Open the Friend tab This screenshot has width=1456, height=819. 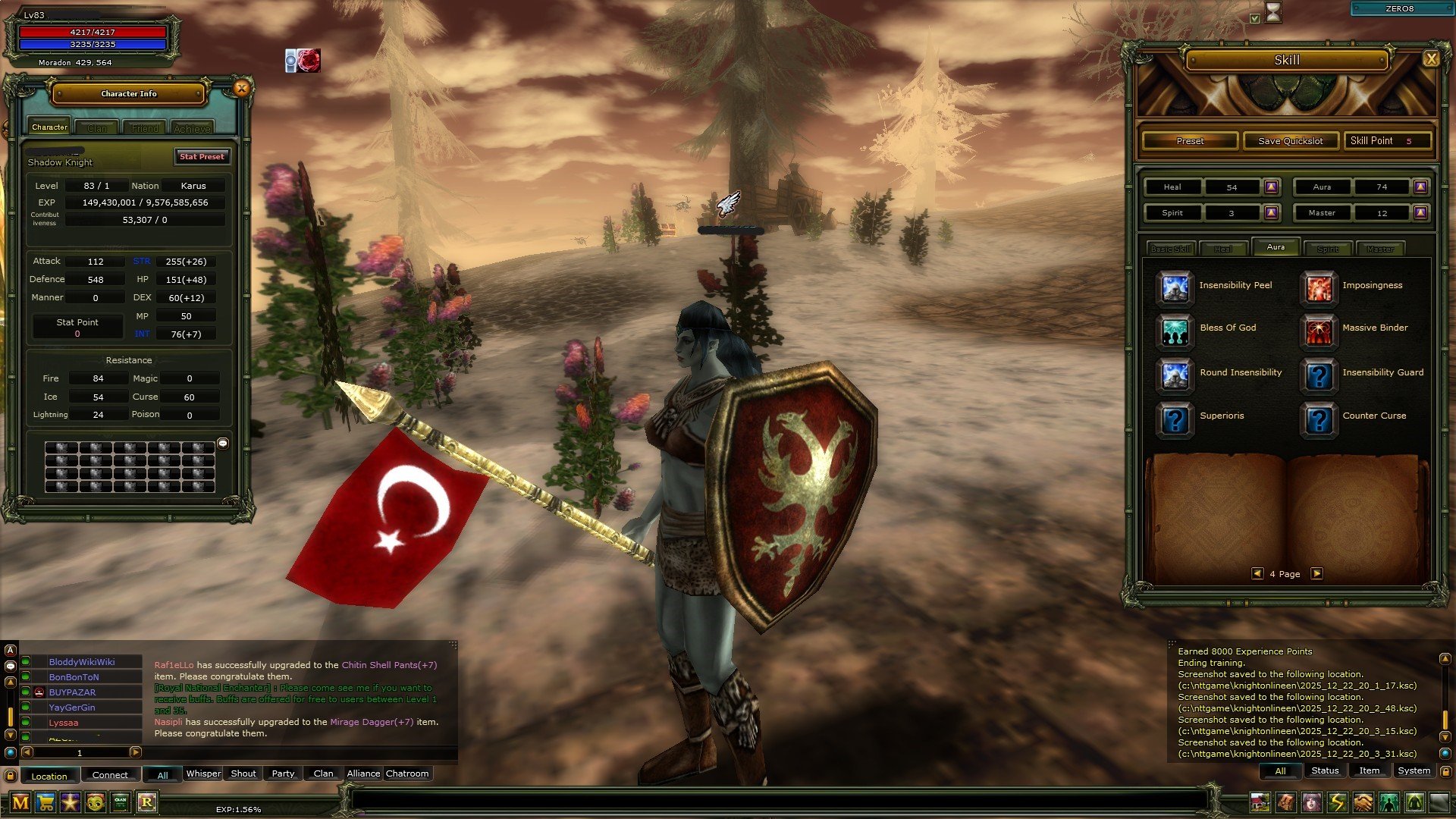pos(145,128)
